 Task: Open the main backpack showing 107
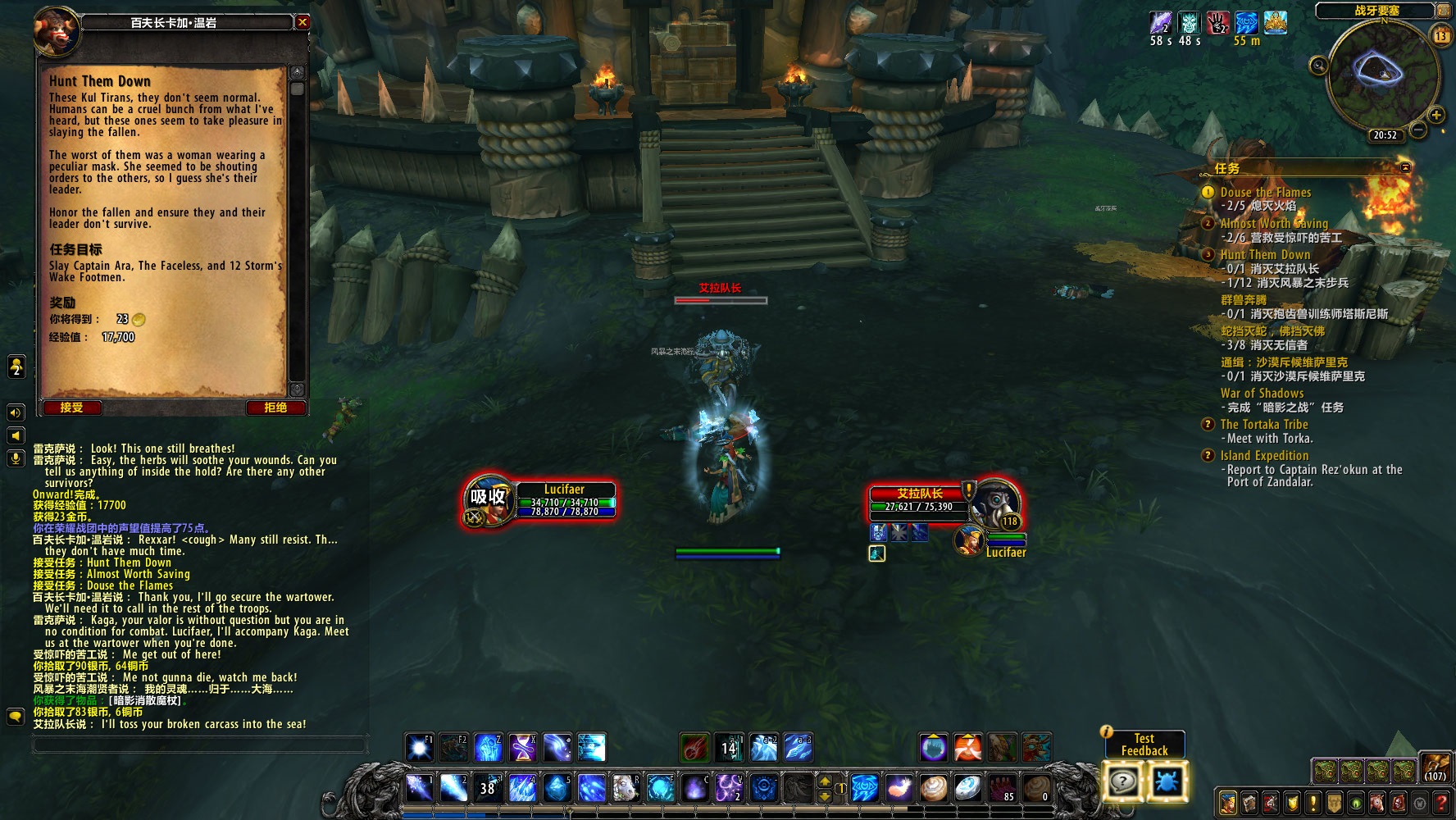click(x=1436, y=768)
